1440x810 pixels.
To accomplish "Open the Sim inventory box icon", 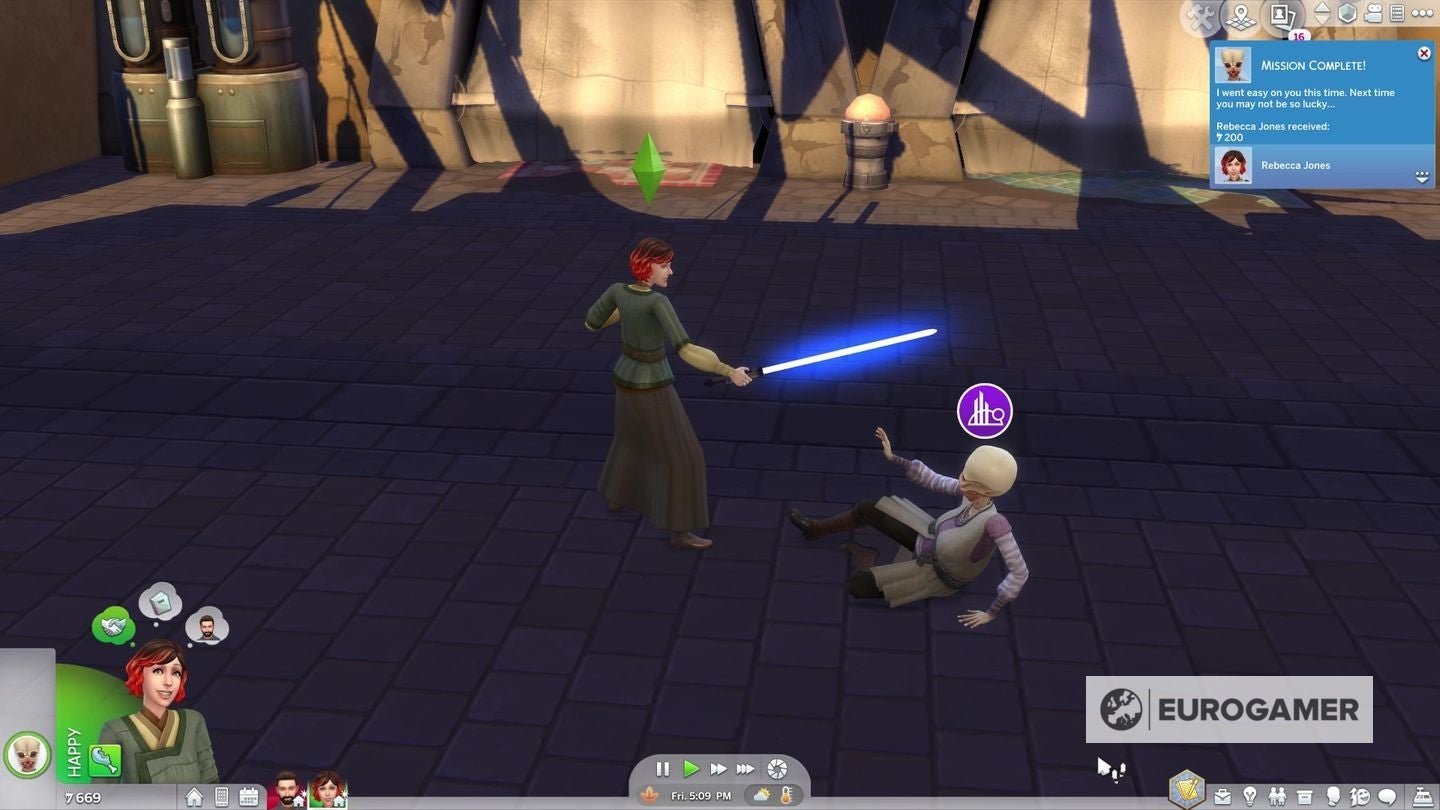I will coord(1304,796).
